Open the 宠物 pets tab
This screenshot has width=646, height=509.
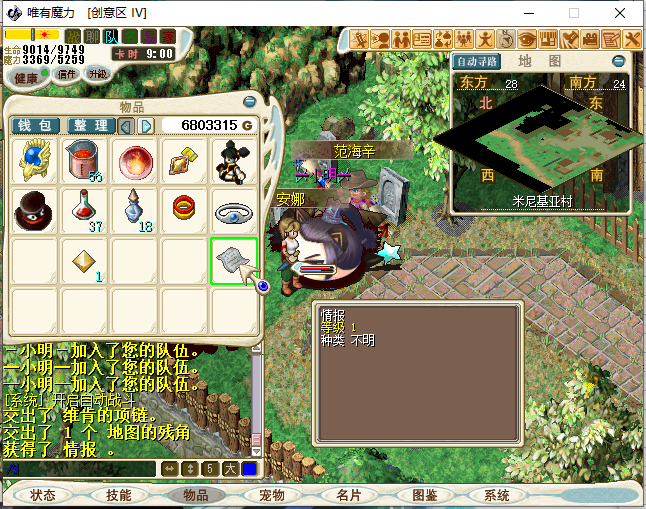point(272,495)
